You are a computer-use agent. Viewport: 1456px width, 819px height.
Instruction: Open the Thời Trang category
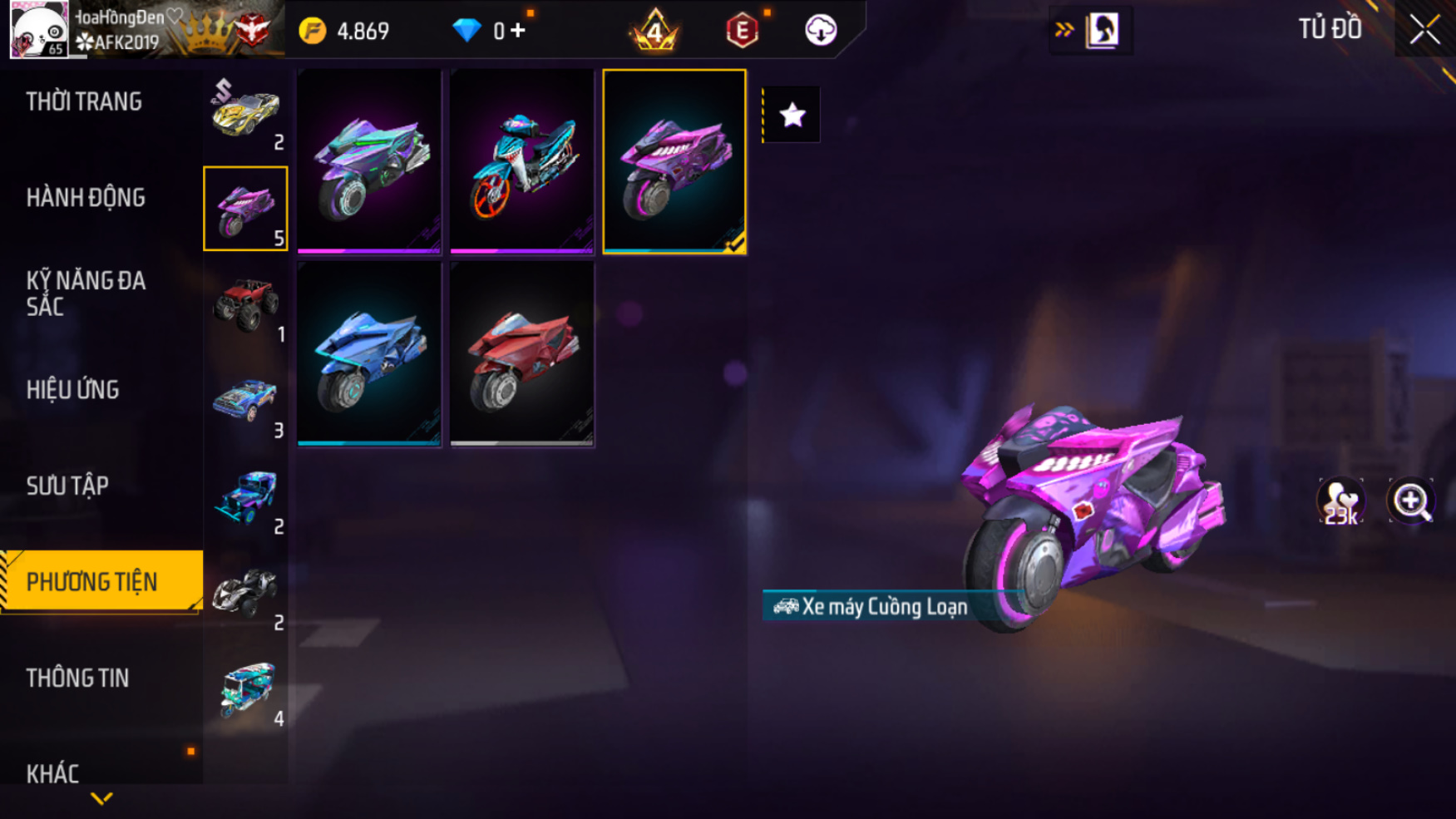pos(84,101)
